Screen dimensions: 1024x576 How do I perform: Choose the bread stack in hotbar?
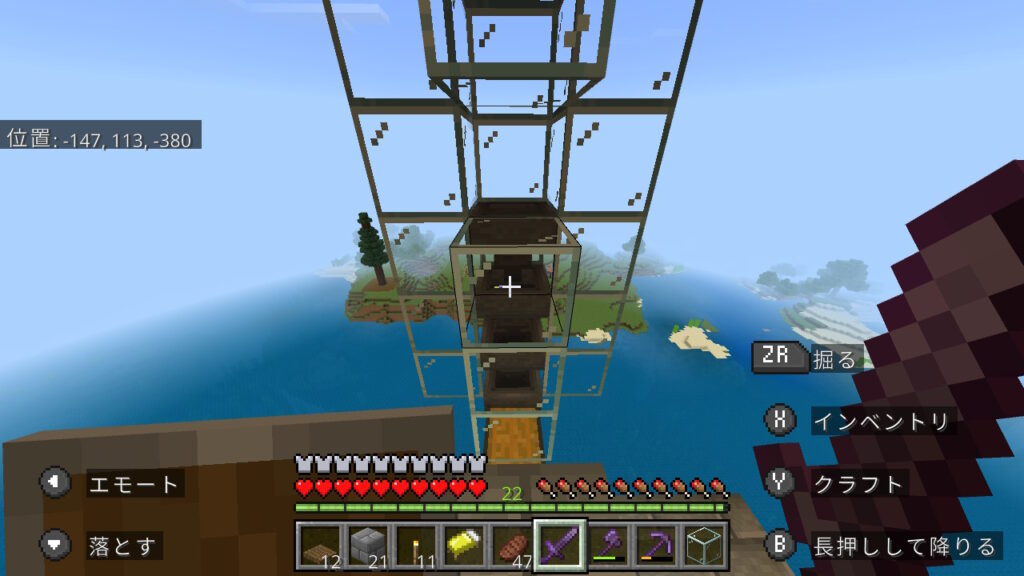tap(510, 544)
